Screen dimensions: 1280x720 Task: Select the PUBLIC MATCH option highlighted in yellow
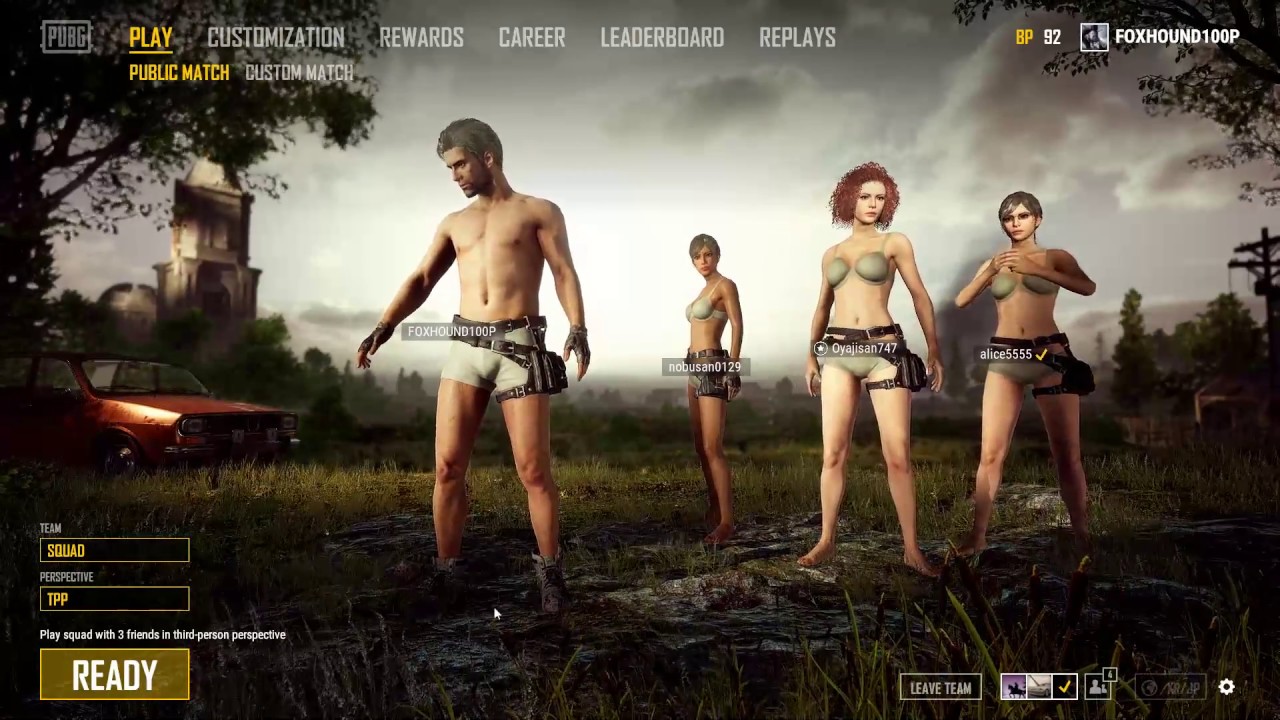click(x=179, y=72)
